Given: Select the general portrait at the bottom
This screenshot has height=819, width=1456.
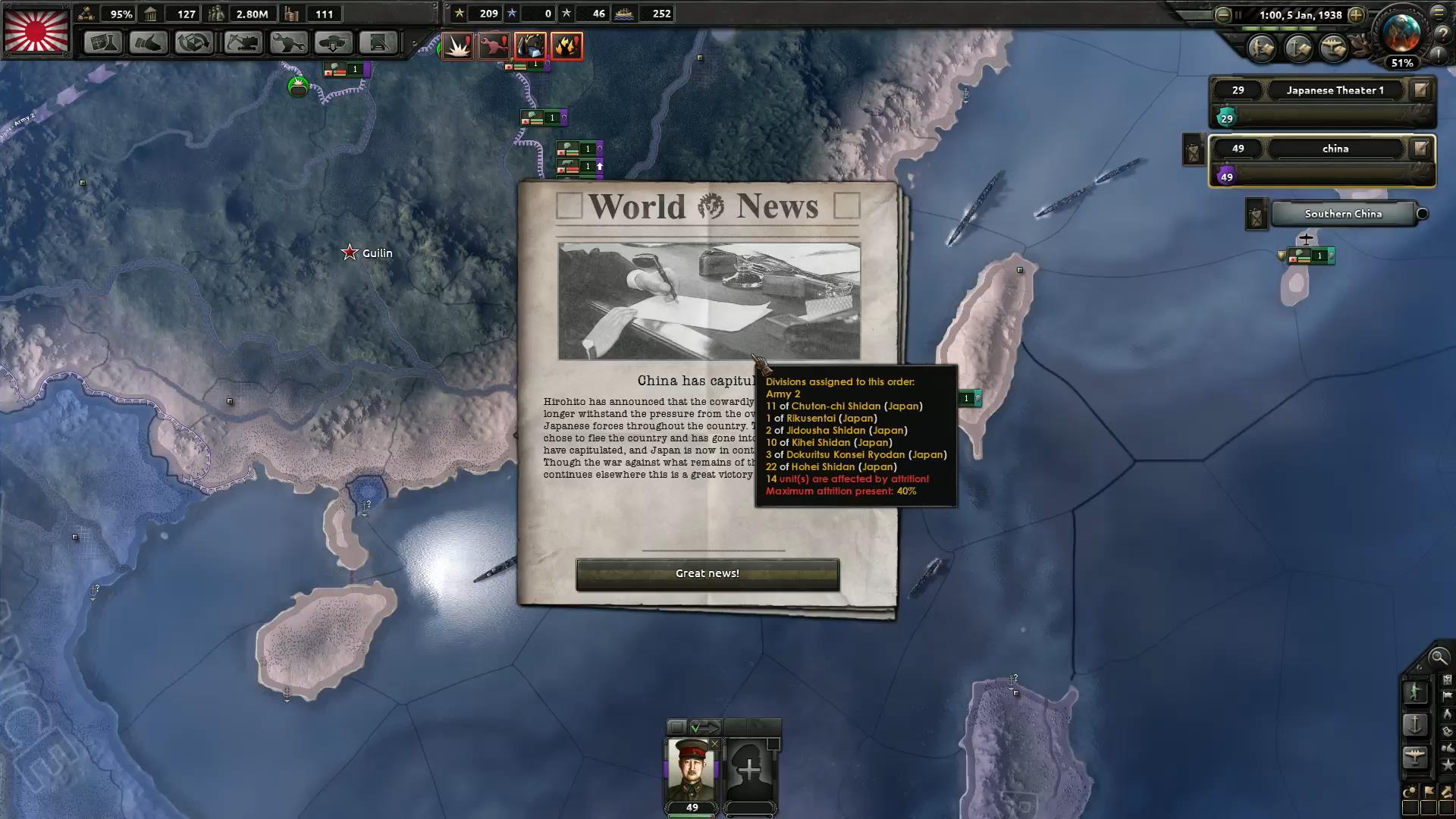Looking at the screenshot, I should coord(690,770).
